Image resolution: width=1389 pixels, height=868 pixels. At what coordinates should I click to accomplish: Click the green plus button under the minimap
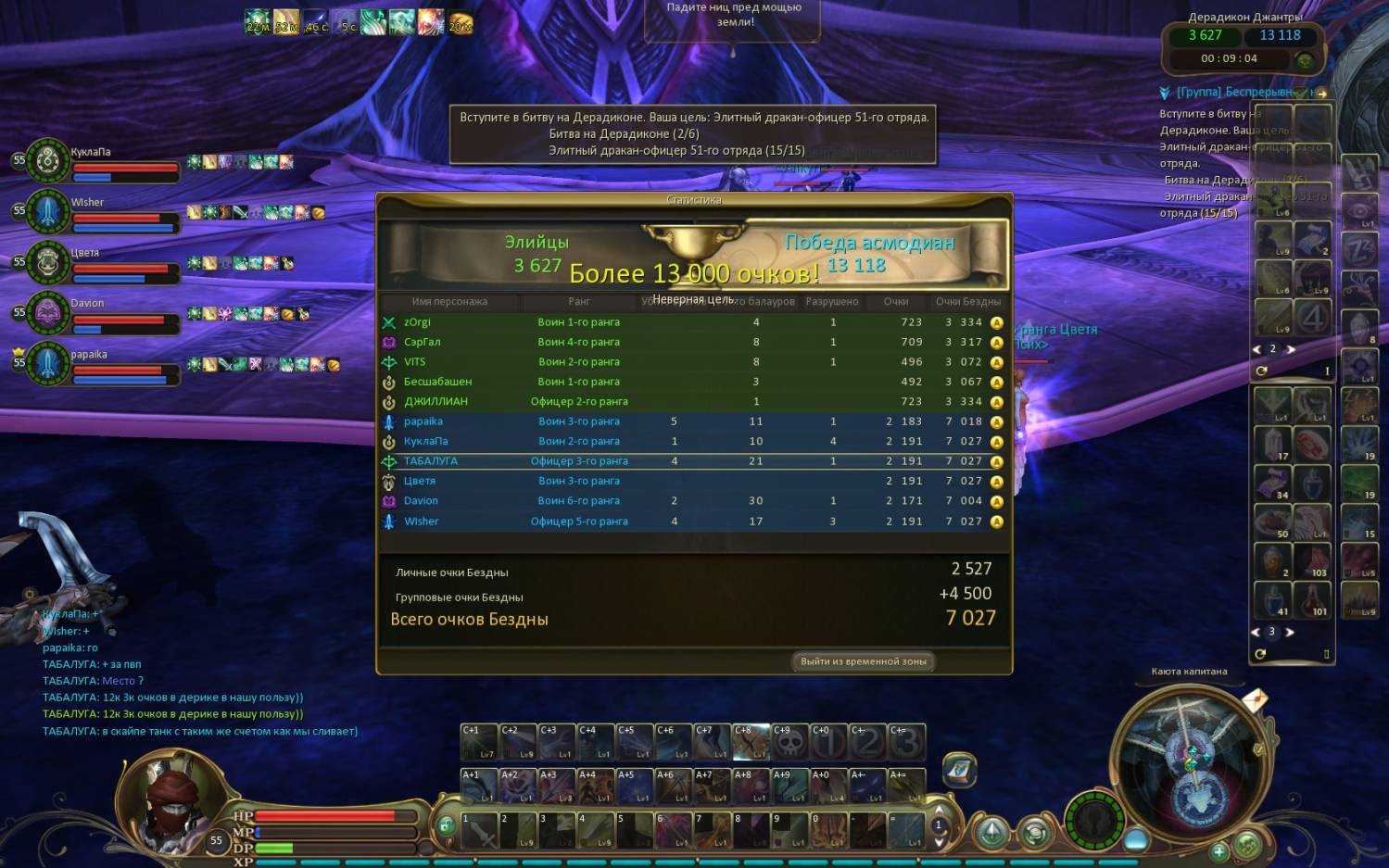1219,850
